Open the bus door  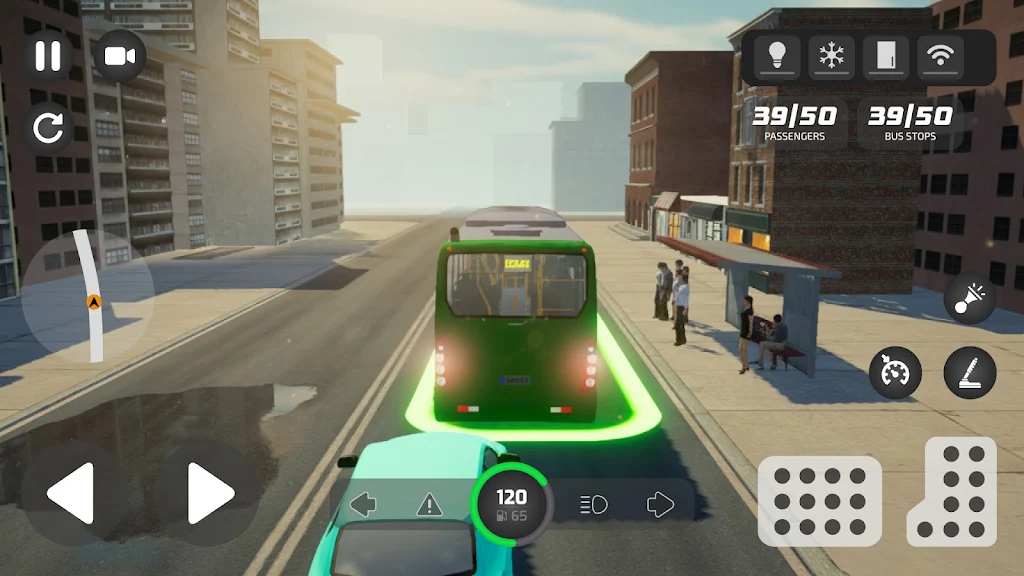[x=885, y=57]
